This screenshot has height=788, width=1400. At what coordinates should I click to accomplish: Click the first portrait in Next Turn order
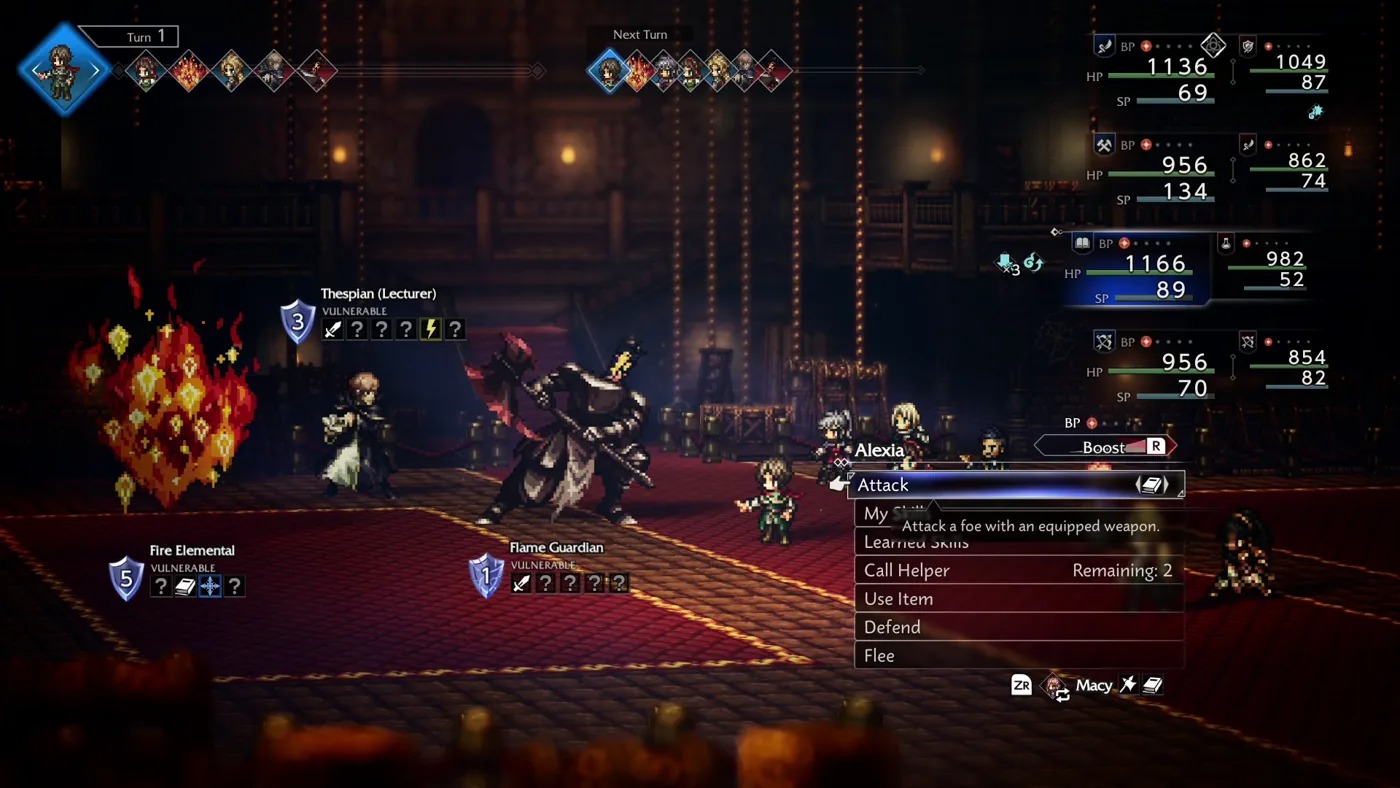pyautogui.click(x=607, y=71)
